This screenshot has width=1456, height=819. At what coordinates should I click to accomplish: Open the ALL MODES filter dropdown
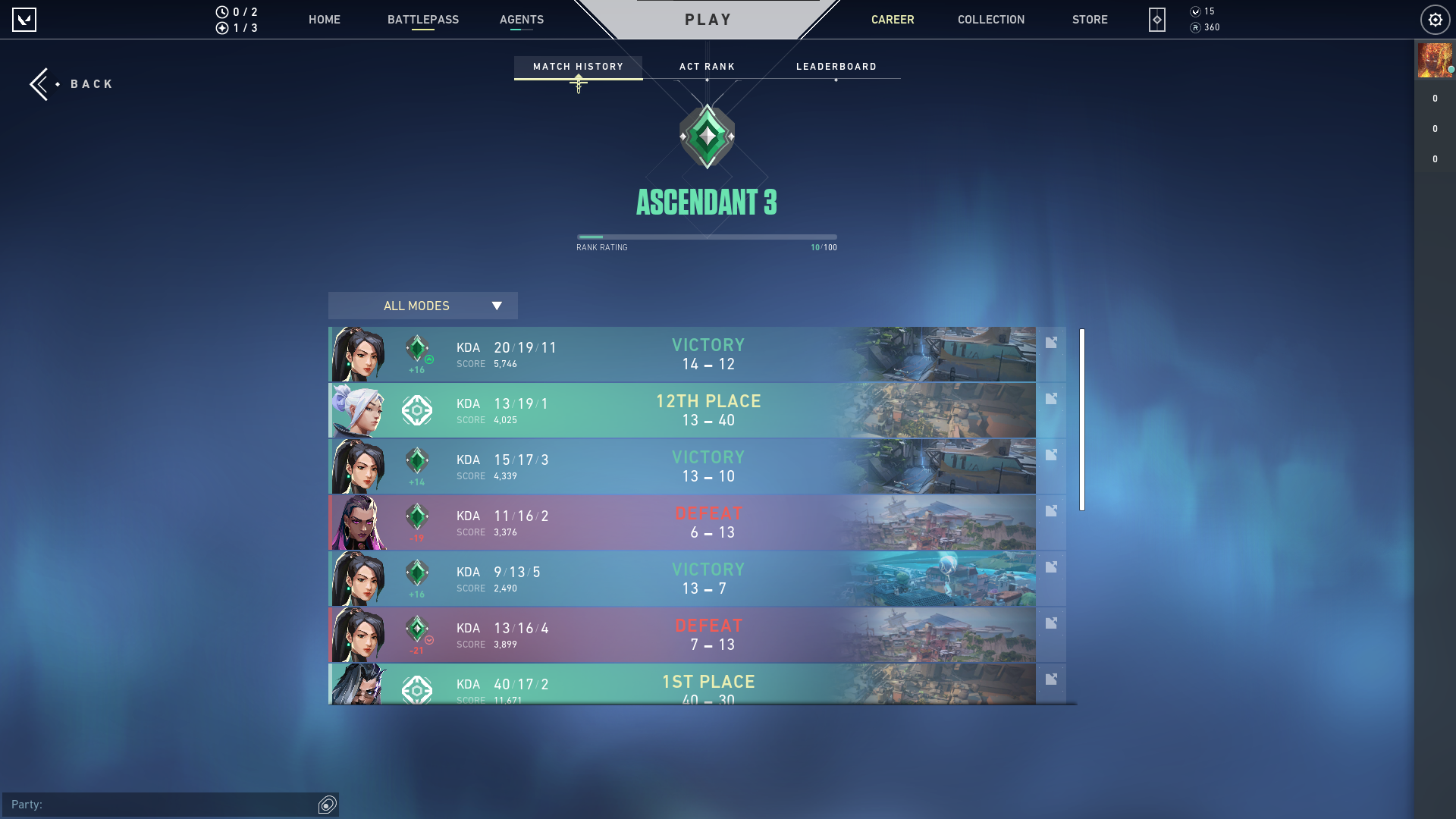click(x=422, y=306)
